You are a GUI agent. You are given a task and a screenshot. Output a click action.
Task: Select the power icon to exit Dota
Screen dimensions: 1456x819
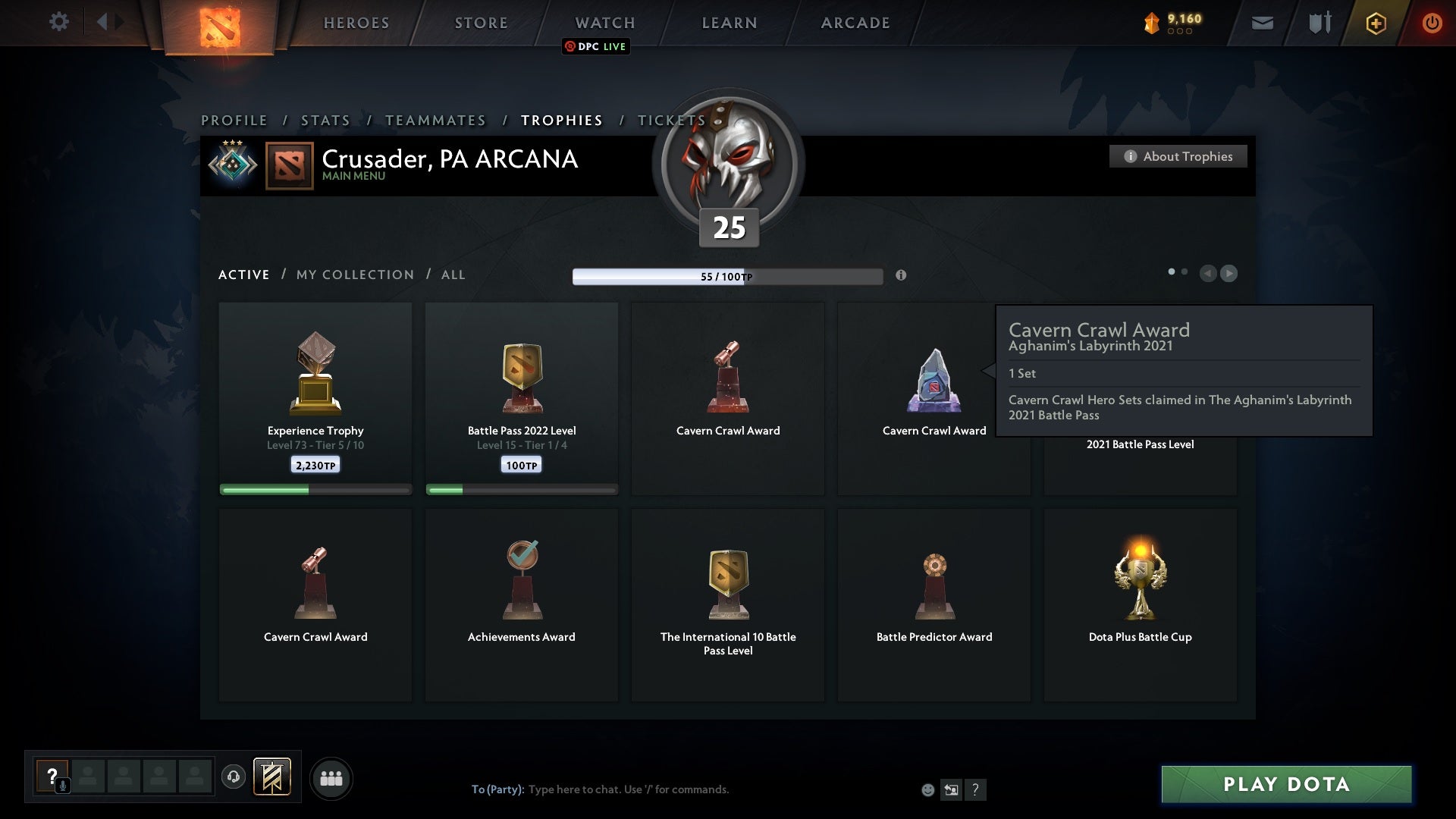(1432, 23)
